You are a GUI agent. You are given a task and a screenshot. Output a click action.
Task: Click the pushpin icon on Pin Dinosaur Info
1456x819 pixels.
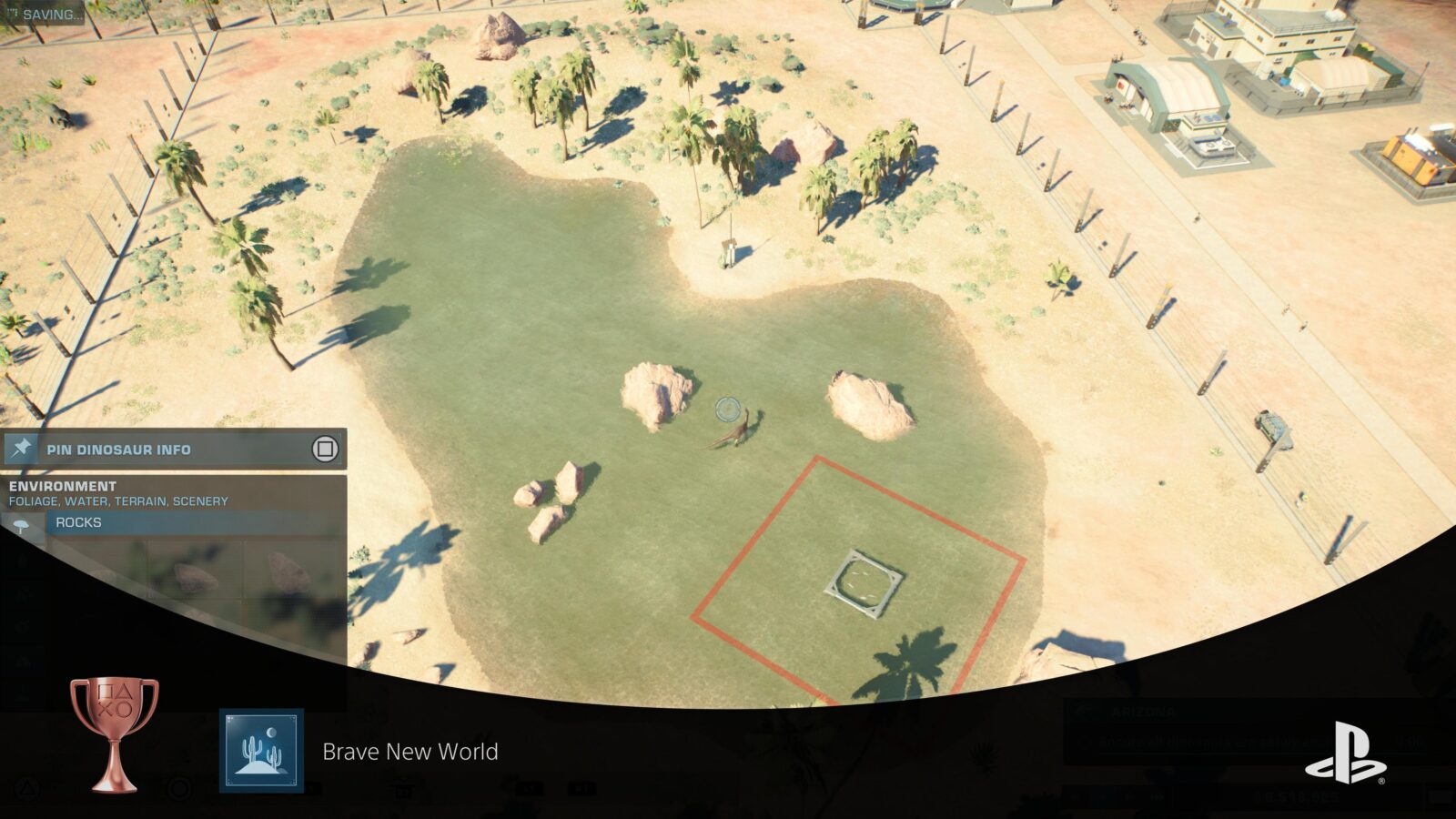23,449
